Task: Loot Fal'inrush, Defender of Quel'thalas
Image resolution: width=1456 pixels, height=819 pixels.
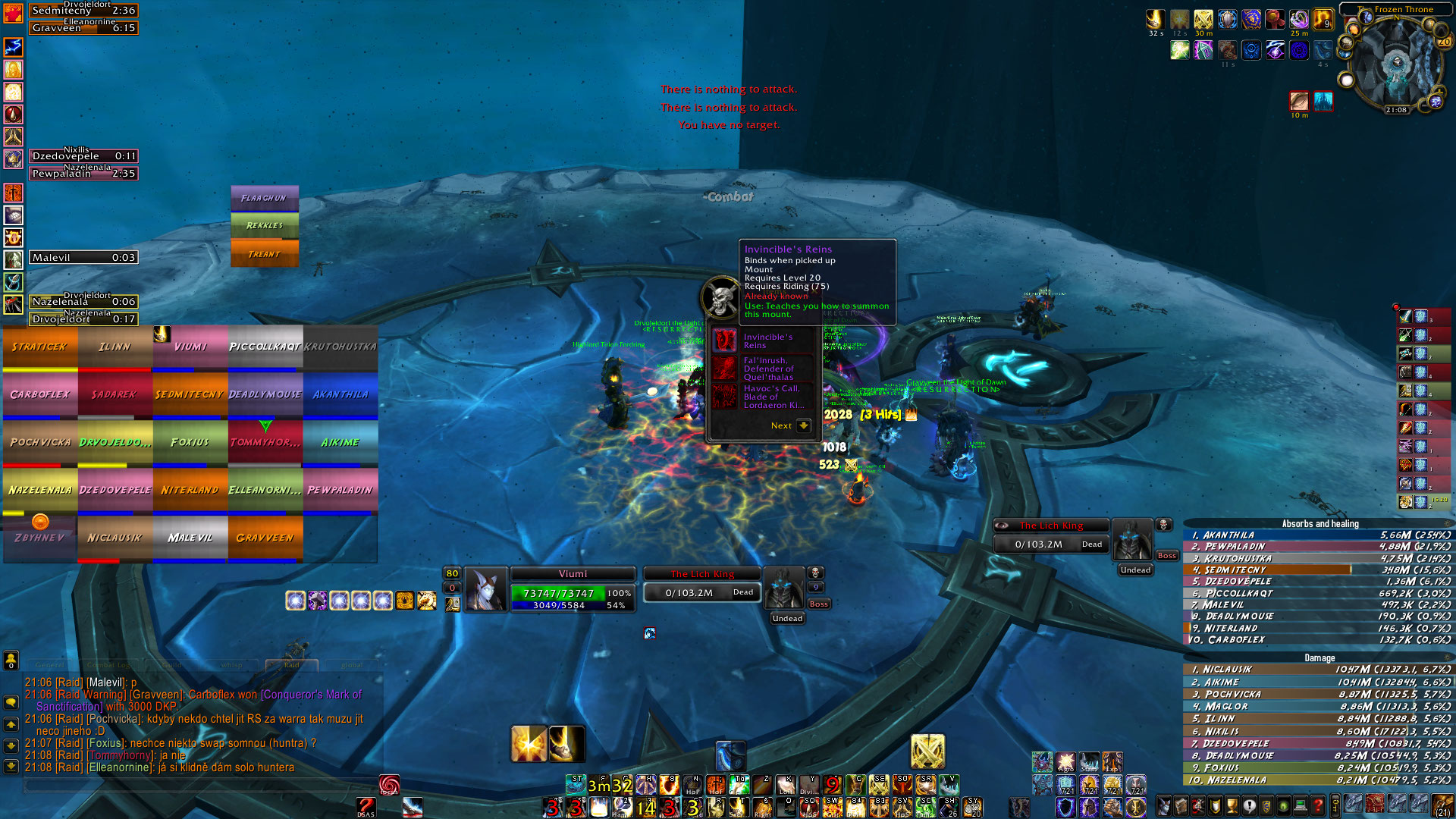Action: (x=767, y=369)
